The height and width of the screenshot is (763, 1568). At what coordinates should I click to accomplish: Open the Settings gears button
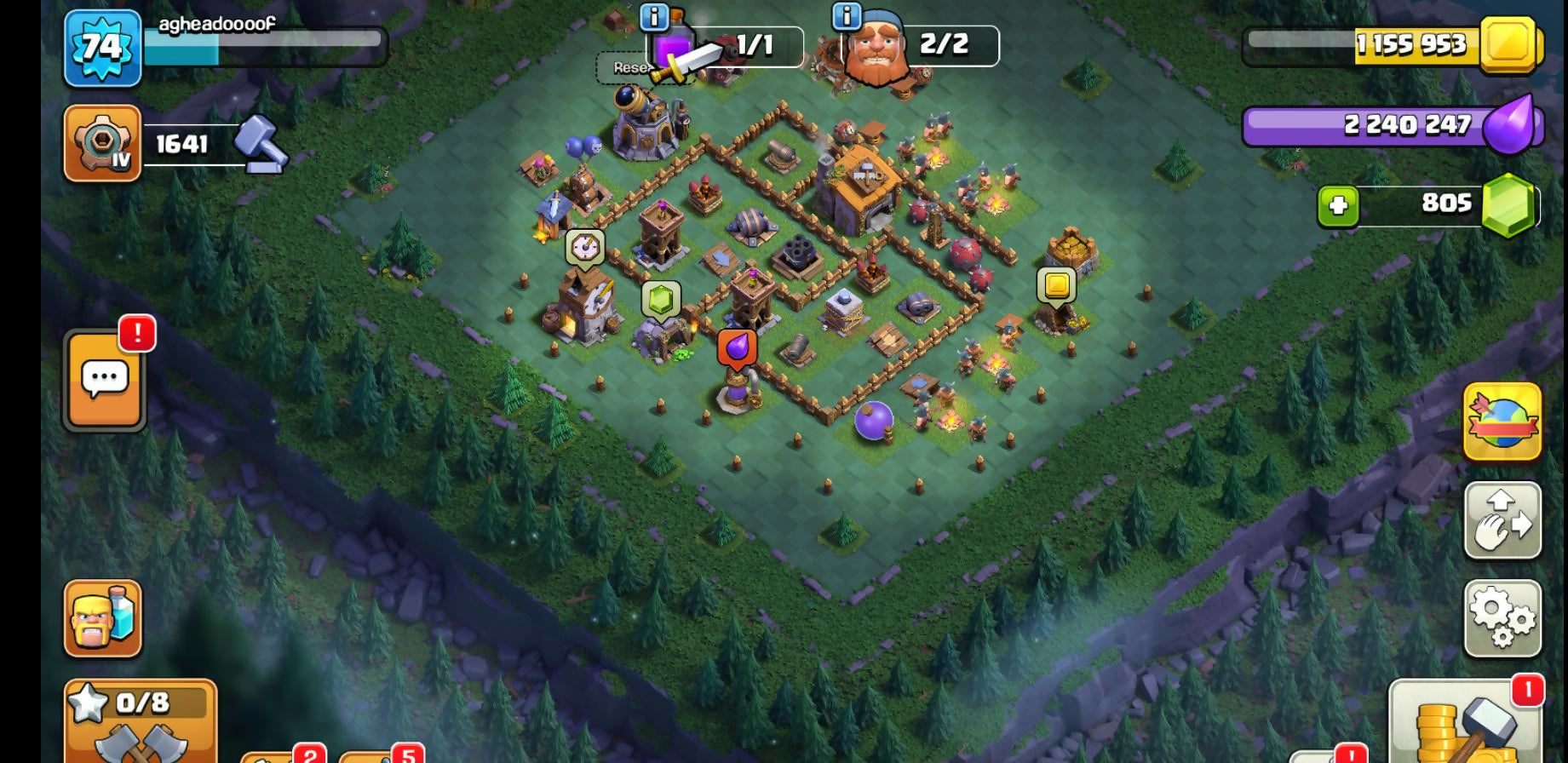(x=1502, y=619)
